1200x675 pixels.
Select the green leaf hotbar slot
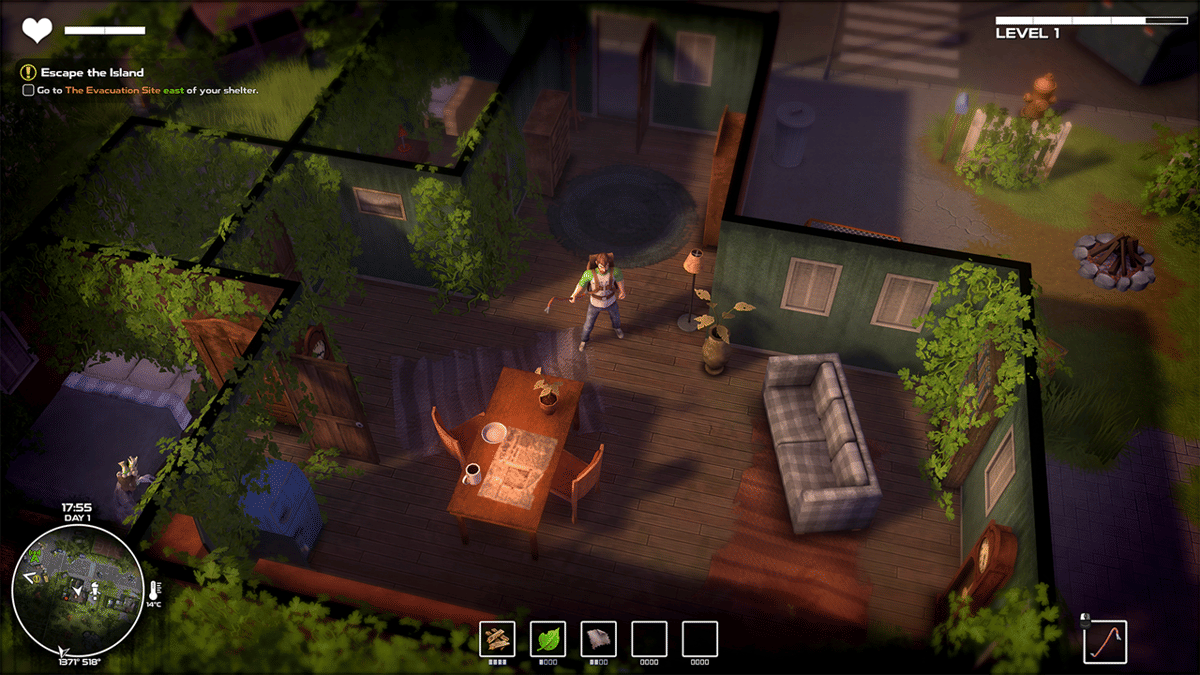click(548, 638)
